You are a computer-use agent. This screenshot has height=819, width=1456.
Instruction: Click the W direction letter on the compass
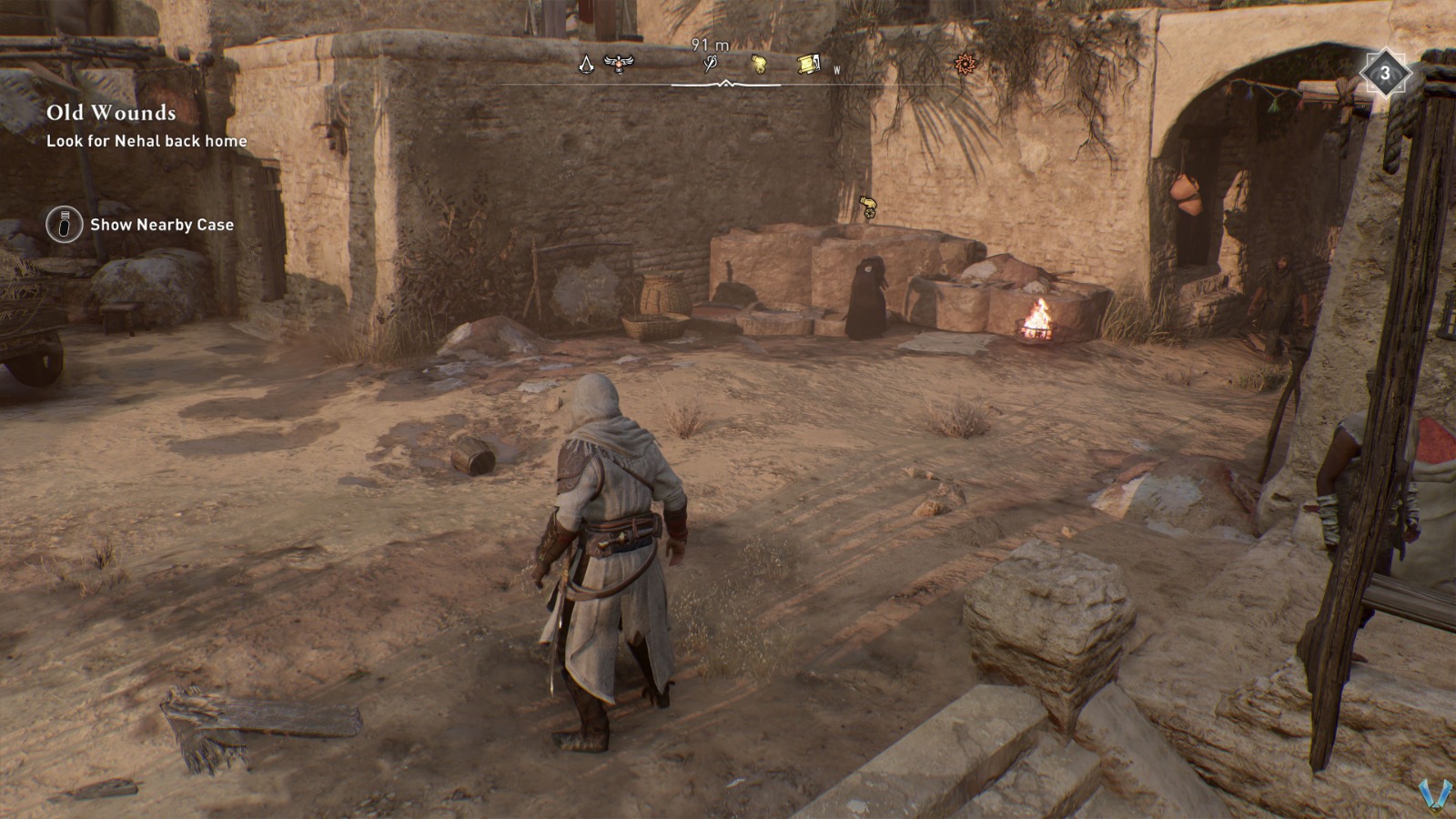coord(836,68)
